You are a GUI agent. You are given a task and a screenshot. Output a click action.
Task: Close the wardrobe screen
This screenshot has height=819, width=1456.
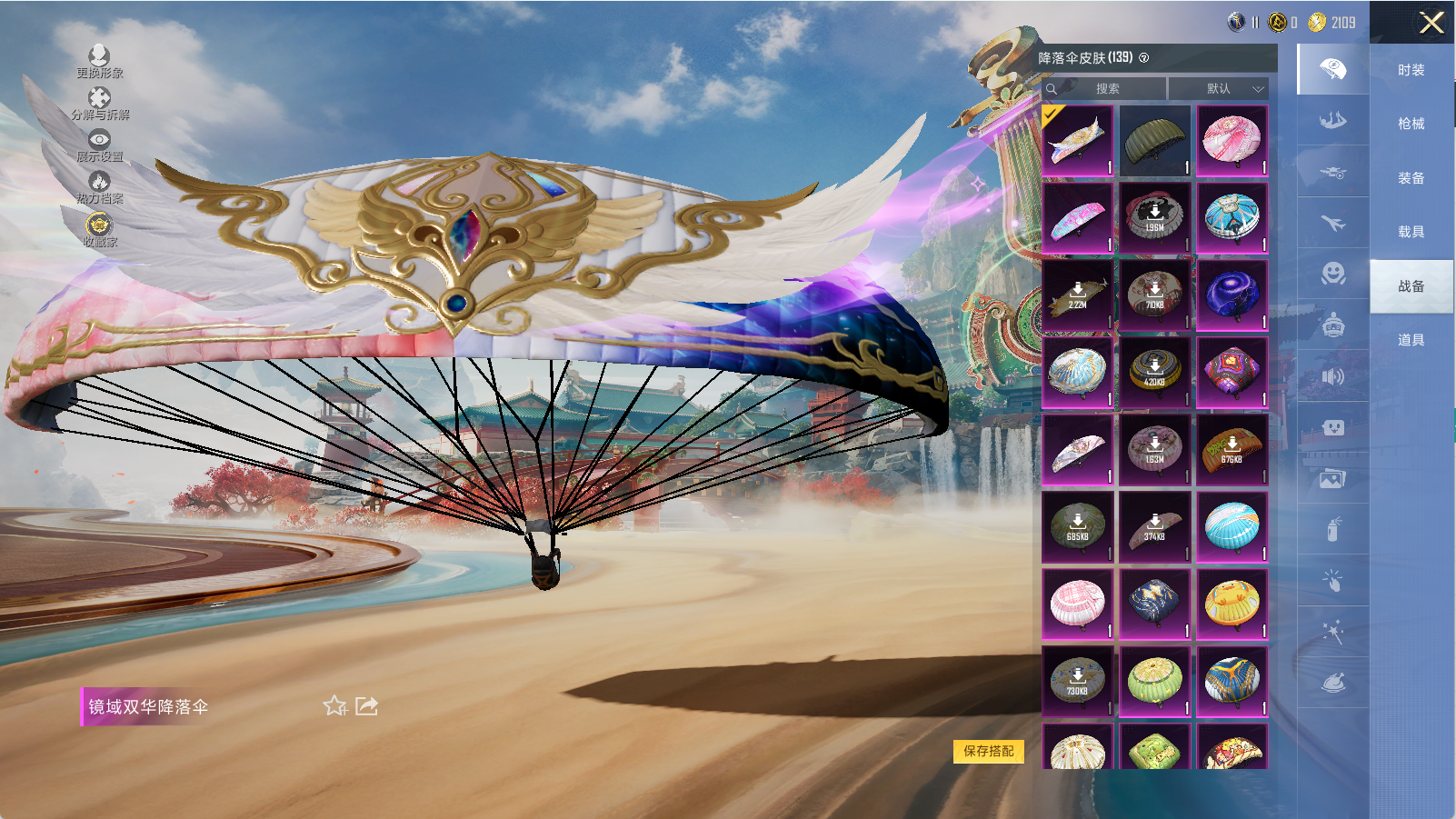1431,23
